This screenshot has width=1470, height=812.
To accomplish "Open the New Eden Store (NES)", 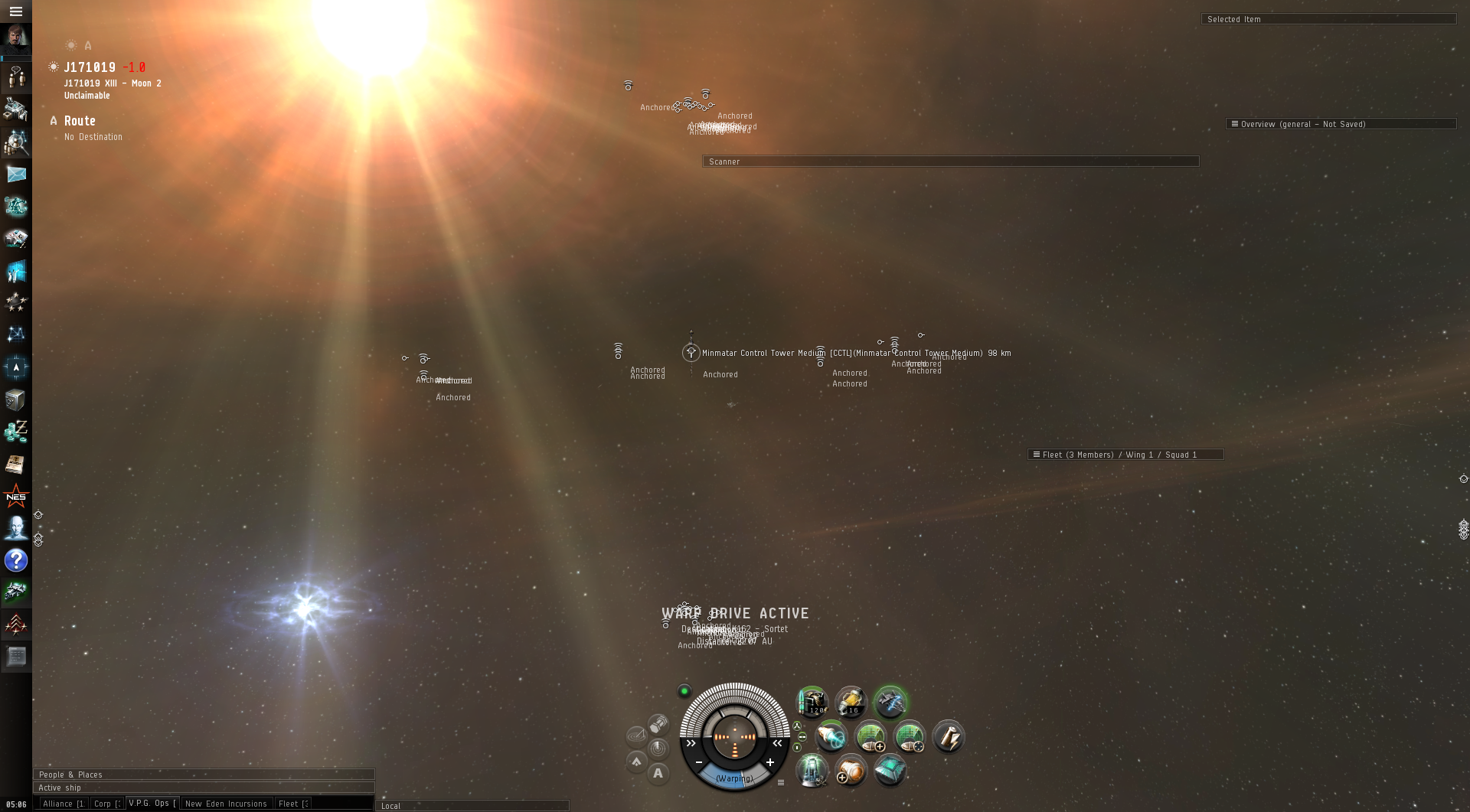I will pos(16,497).
